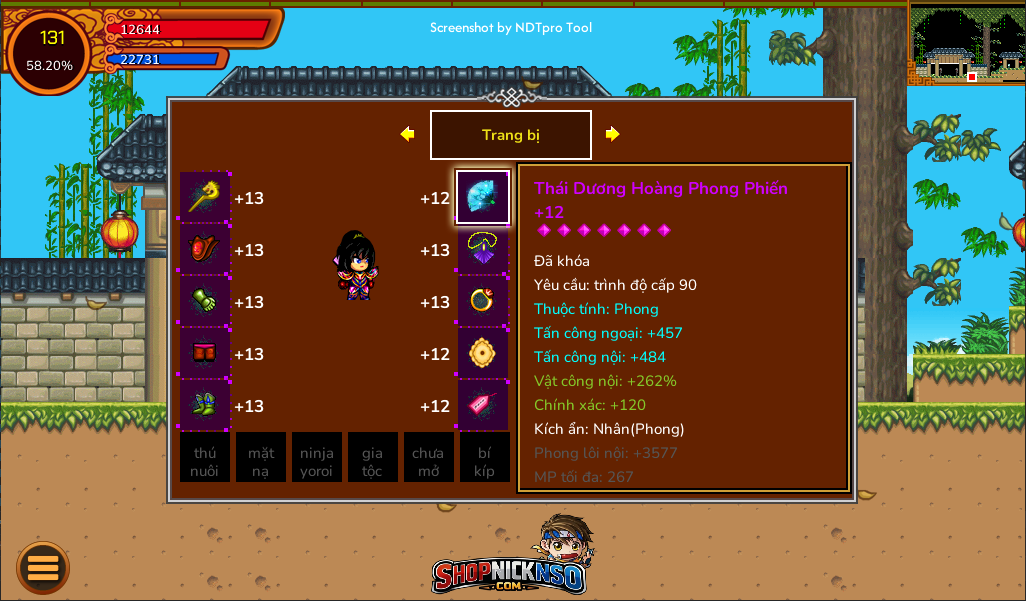This screenshot has width=1026, height=601.
Task: Select the red pants equipment slot
Action: 205,354
